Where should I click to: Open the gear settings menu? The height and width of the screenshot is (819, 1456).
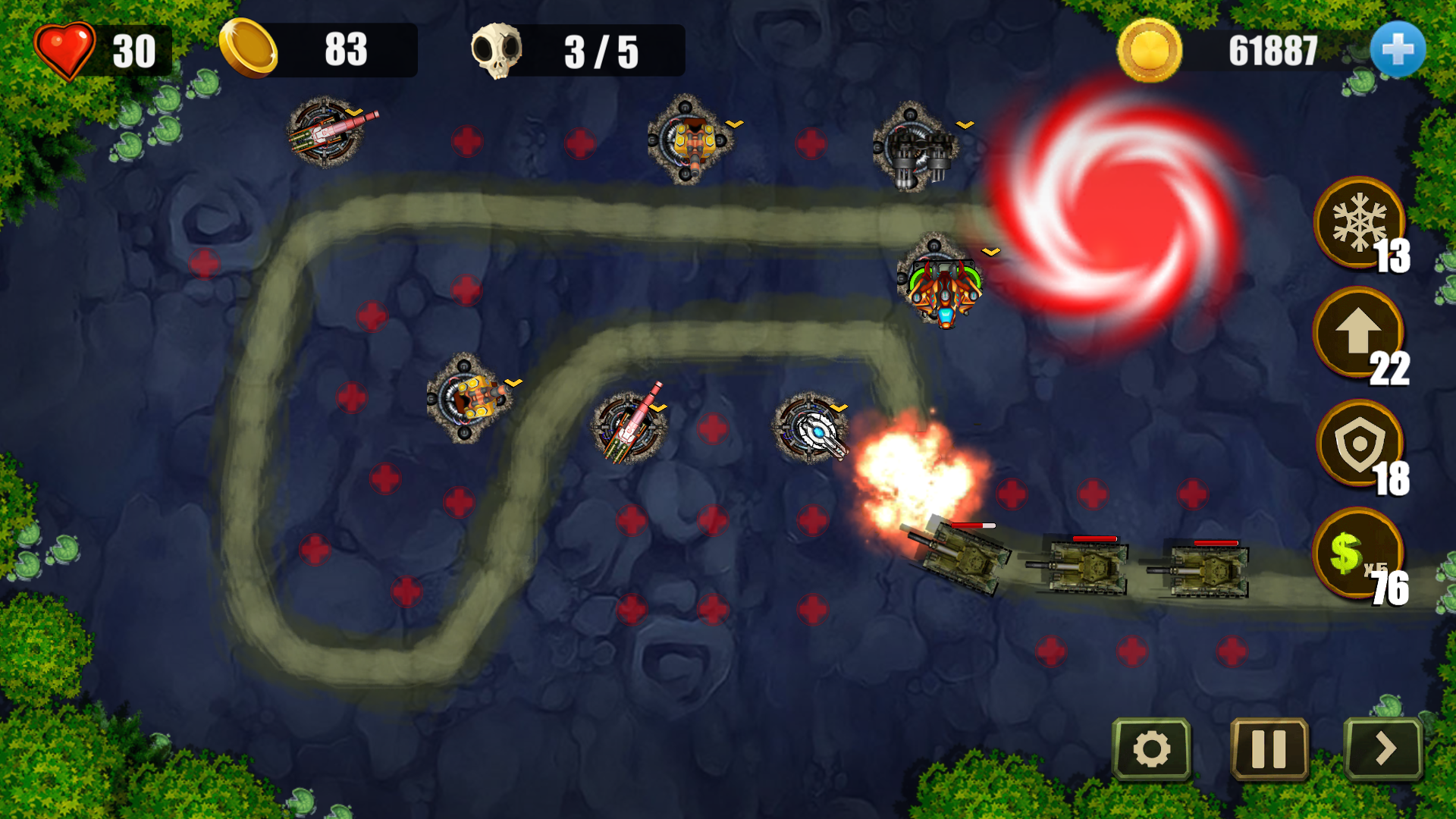[x=1151, y=749]
